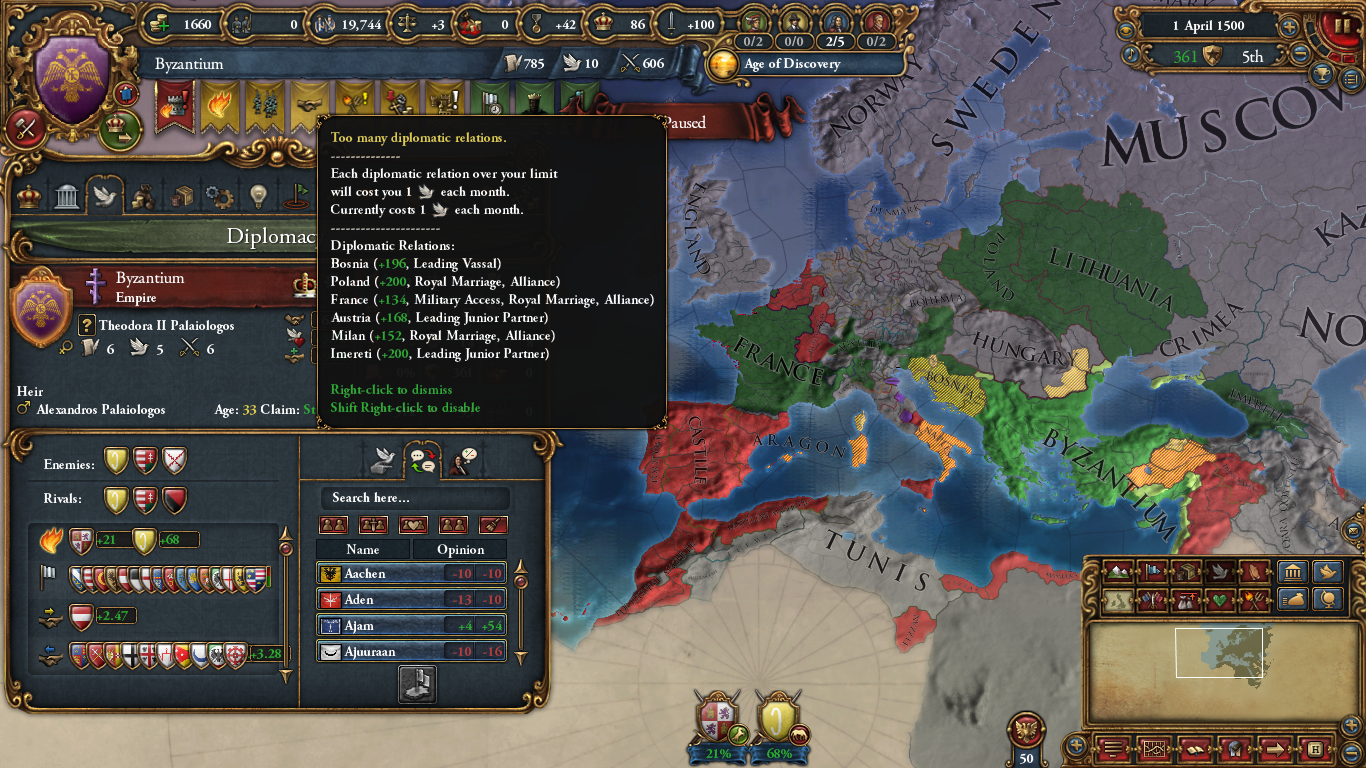This screenshot has height=768, width=1366.
Task: Open the Trade tab with the crate icon
Action: click(181, 196)
